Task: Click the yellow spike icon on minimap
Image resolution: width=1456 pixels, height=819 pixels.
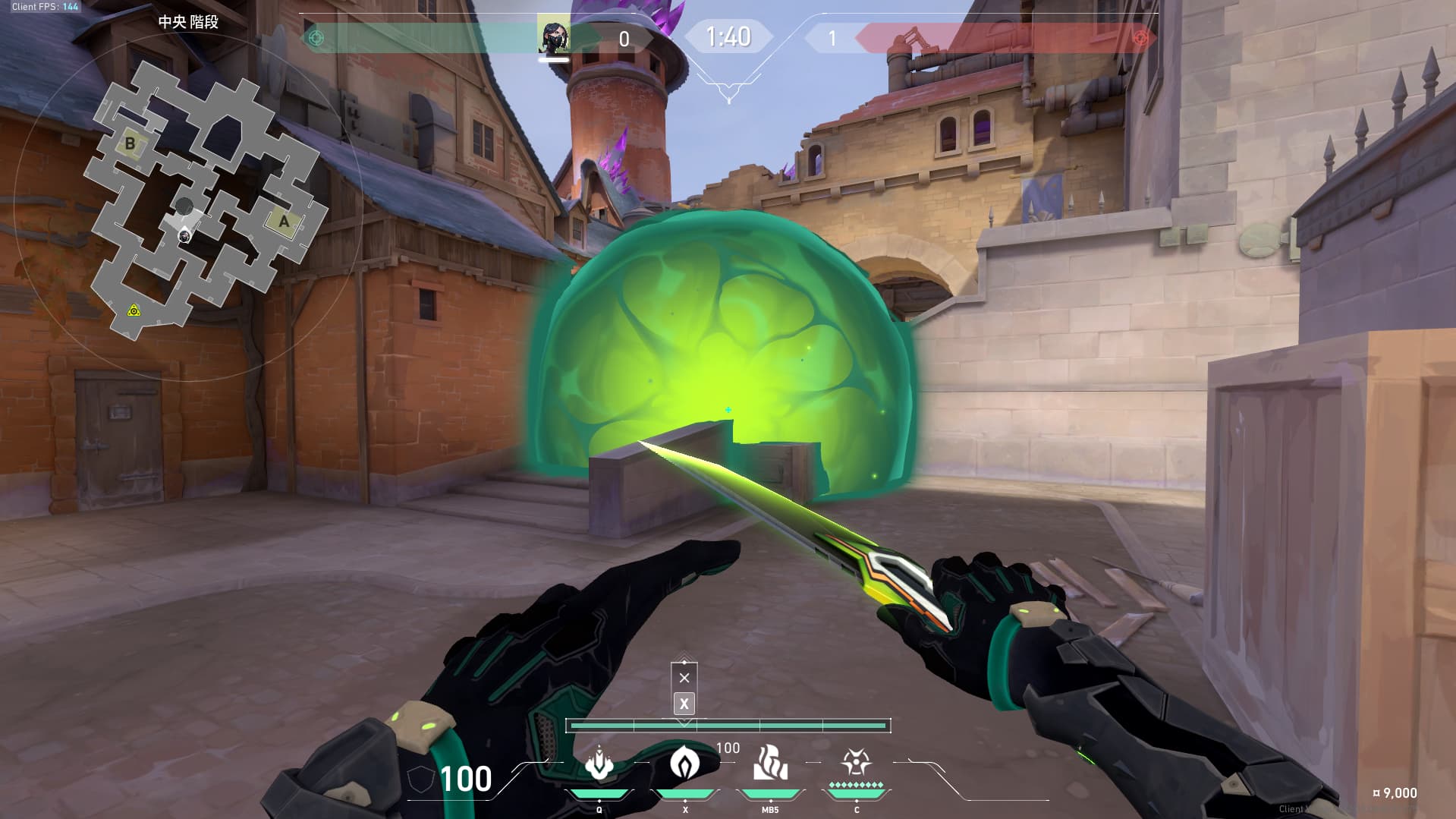Action: [134, 310]
